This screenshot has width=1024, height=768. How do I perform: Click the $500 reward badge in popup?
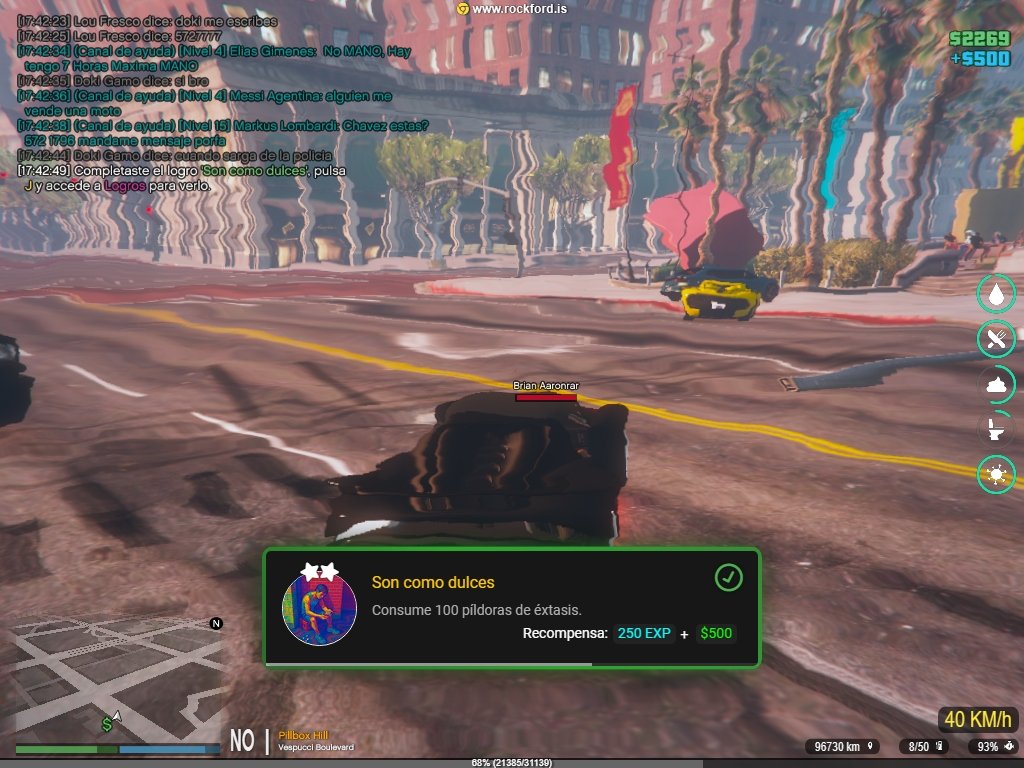click(x=716, y=633)
